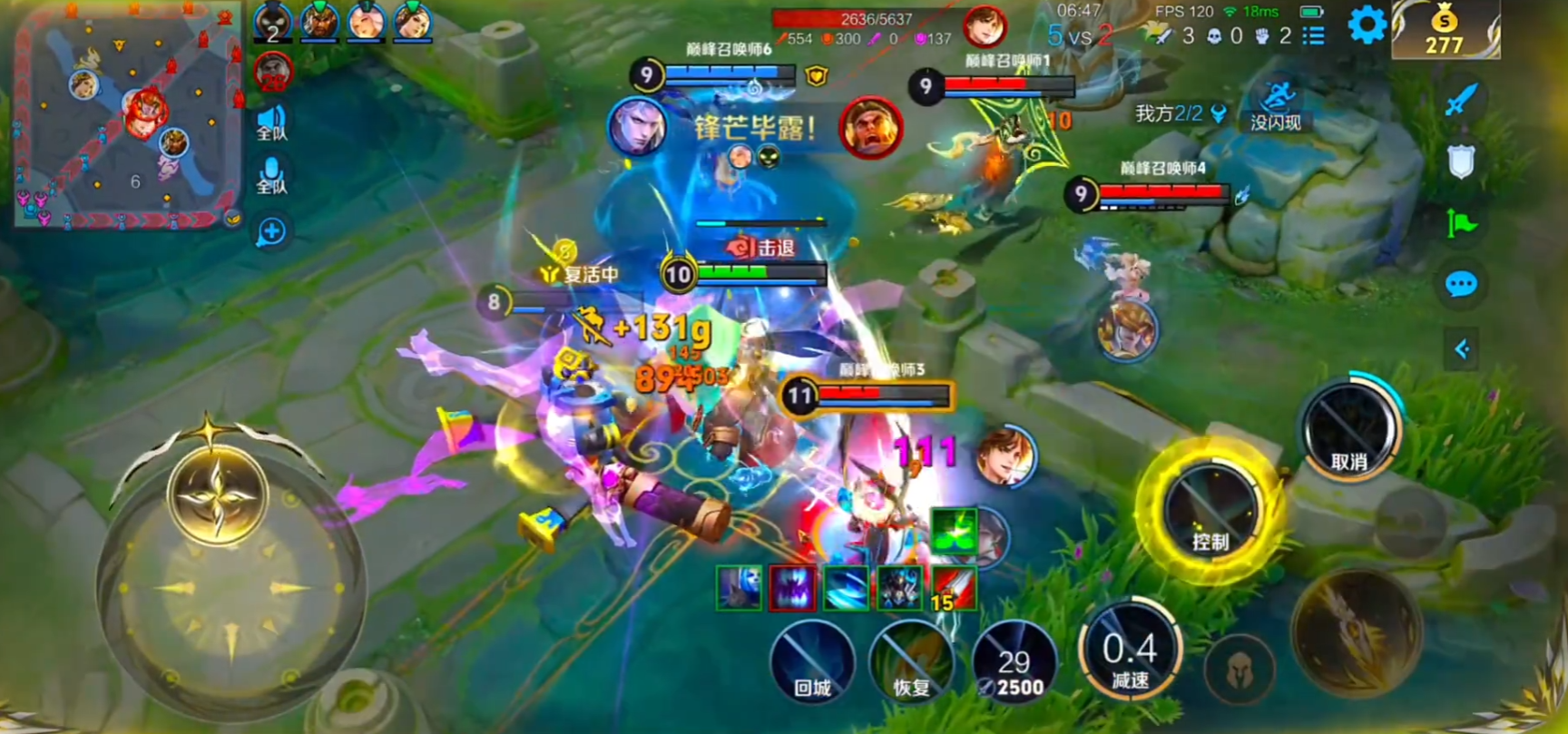Use the 恢复 heal spell
Image resolution: width=1568 pixels, height=734 pixels.
point(911,662)
